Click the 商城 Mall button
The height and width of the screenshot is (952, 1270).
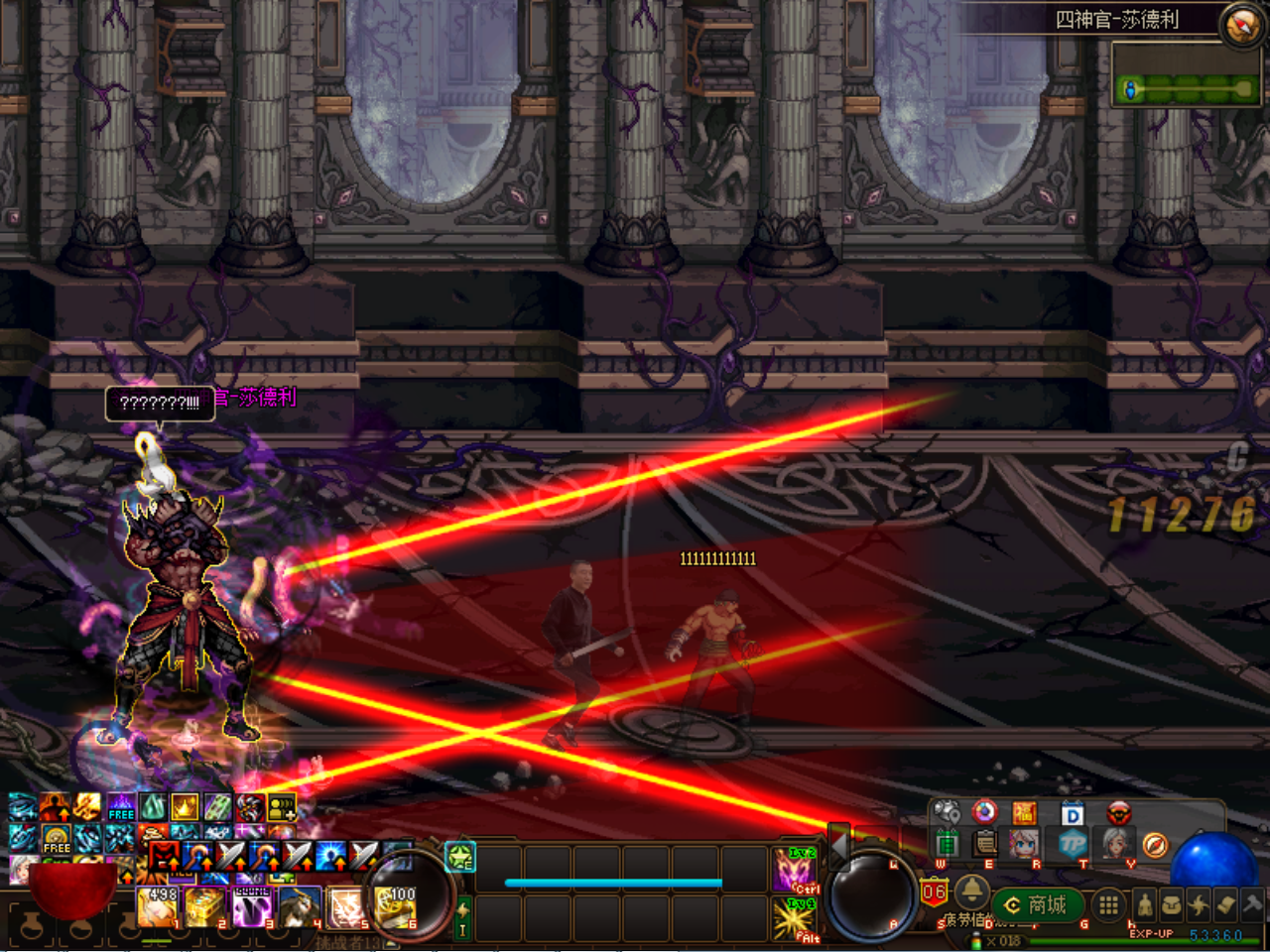point(1037,905)
